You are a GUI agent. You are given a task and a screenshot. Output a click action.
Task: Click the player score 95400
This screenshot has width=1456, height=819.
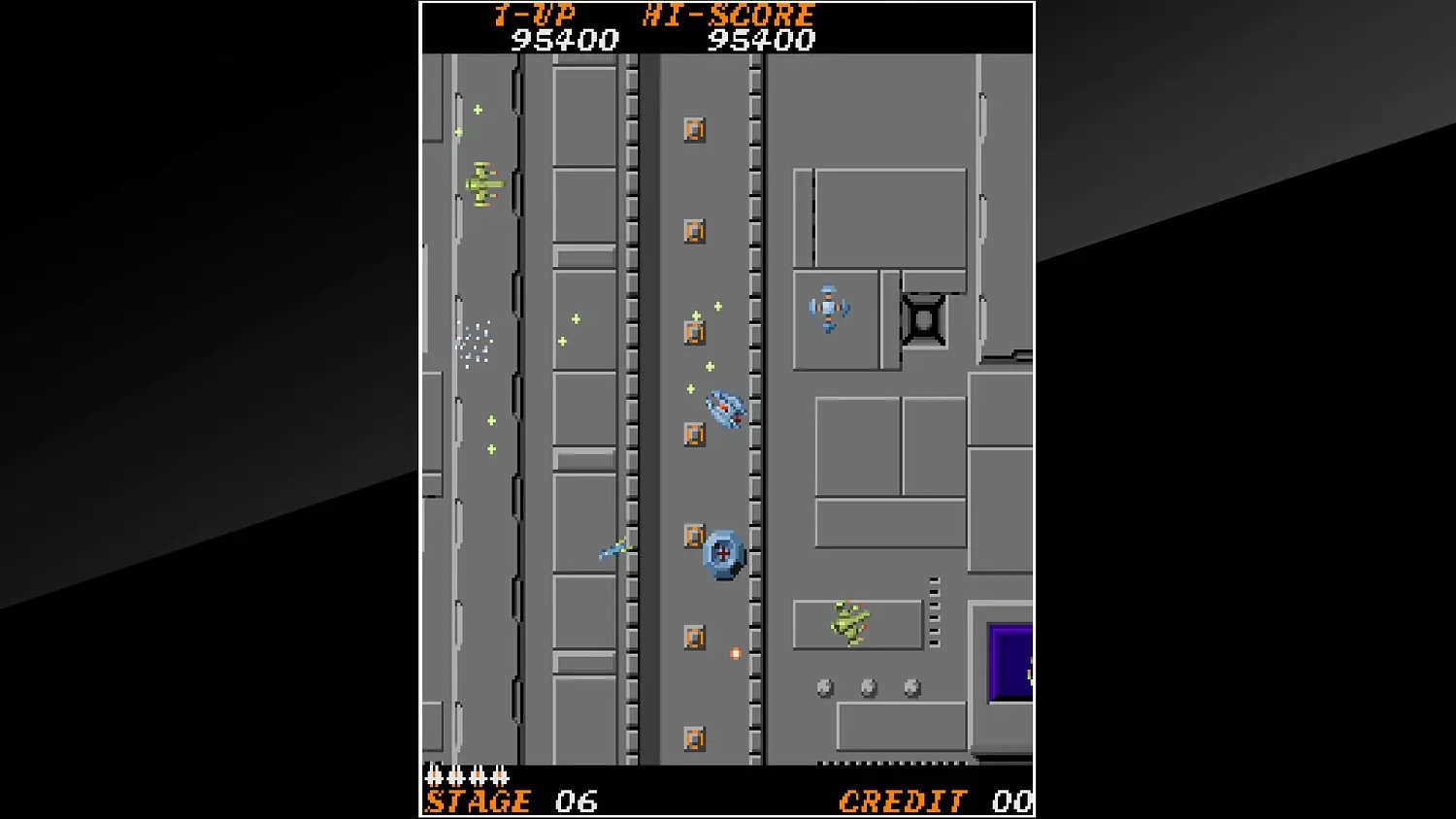point(565,41)
